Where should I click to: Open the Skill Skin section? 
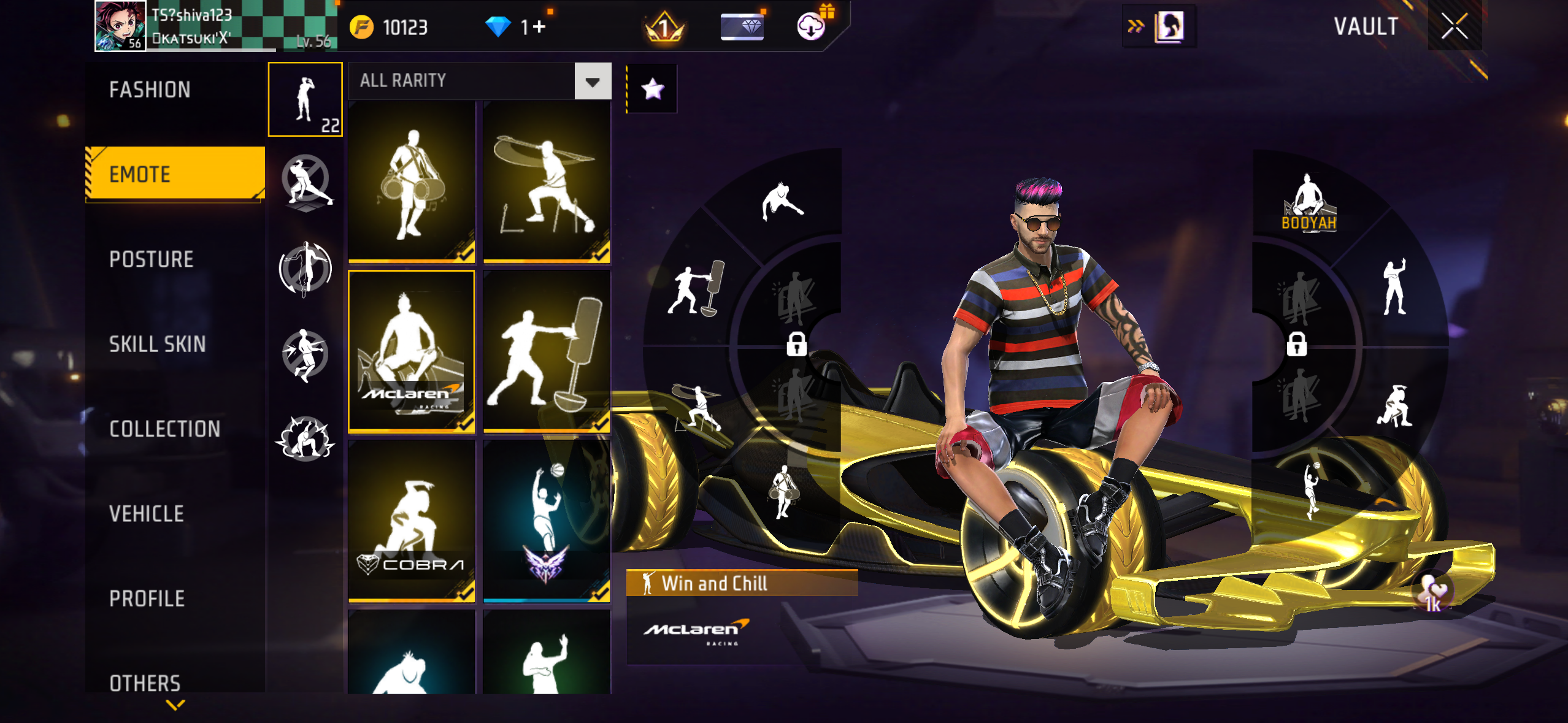coord(158,344)
